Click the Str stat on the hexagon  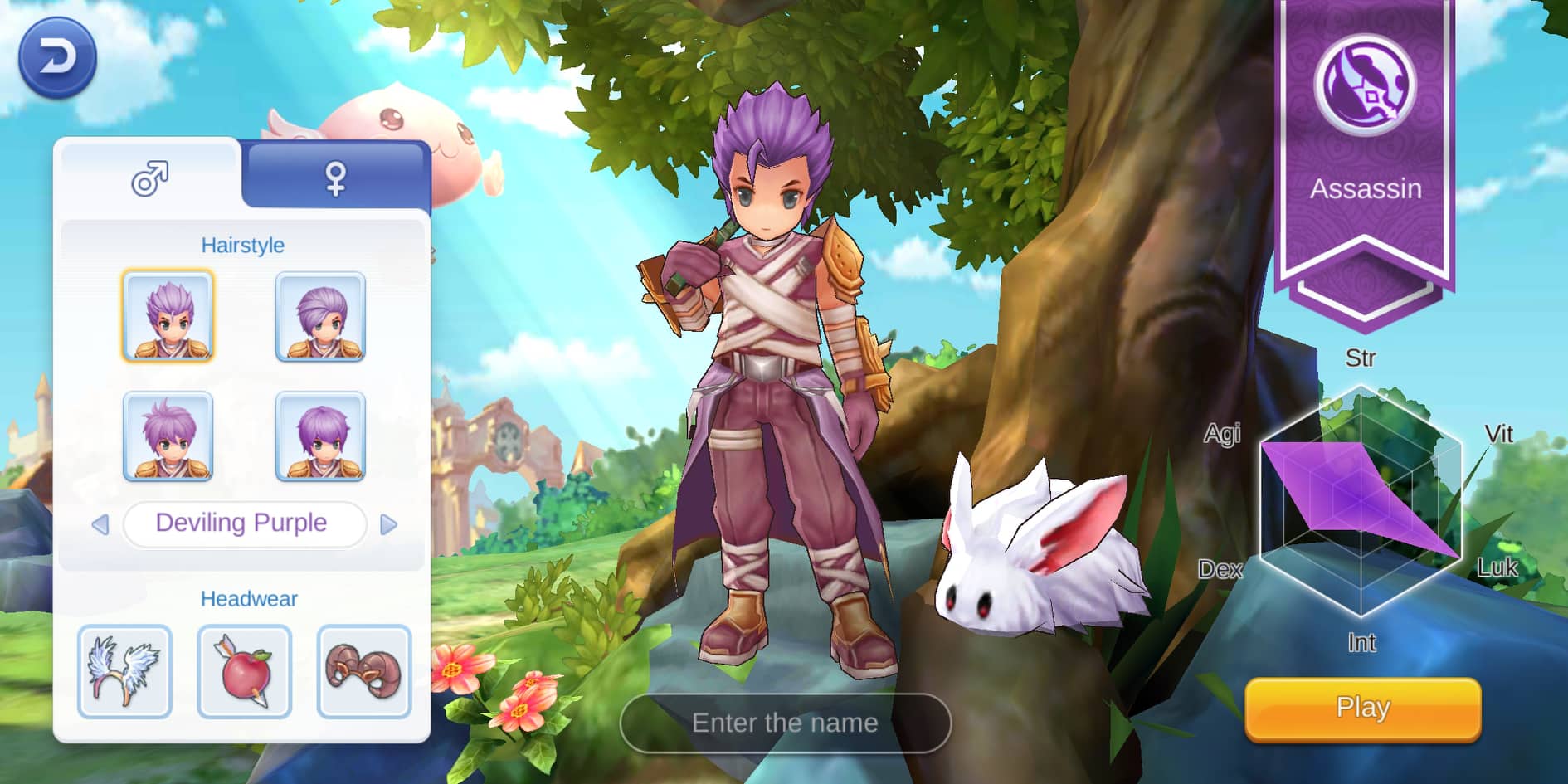(1361, 357)
